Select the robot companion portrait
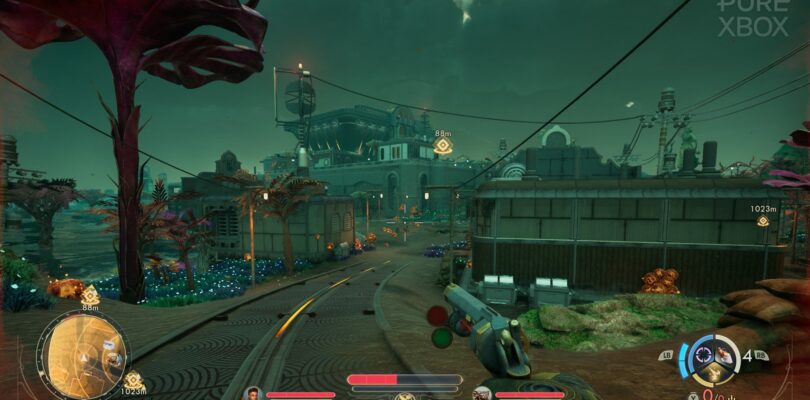This screenshot has width=810, height=400. pyautogui.click(x=482, y=393)
